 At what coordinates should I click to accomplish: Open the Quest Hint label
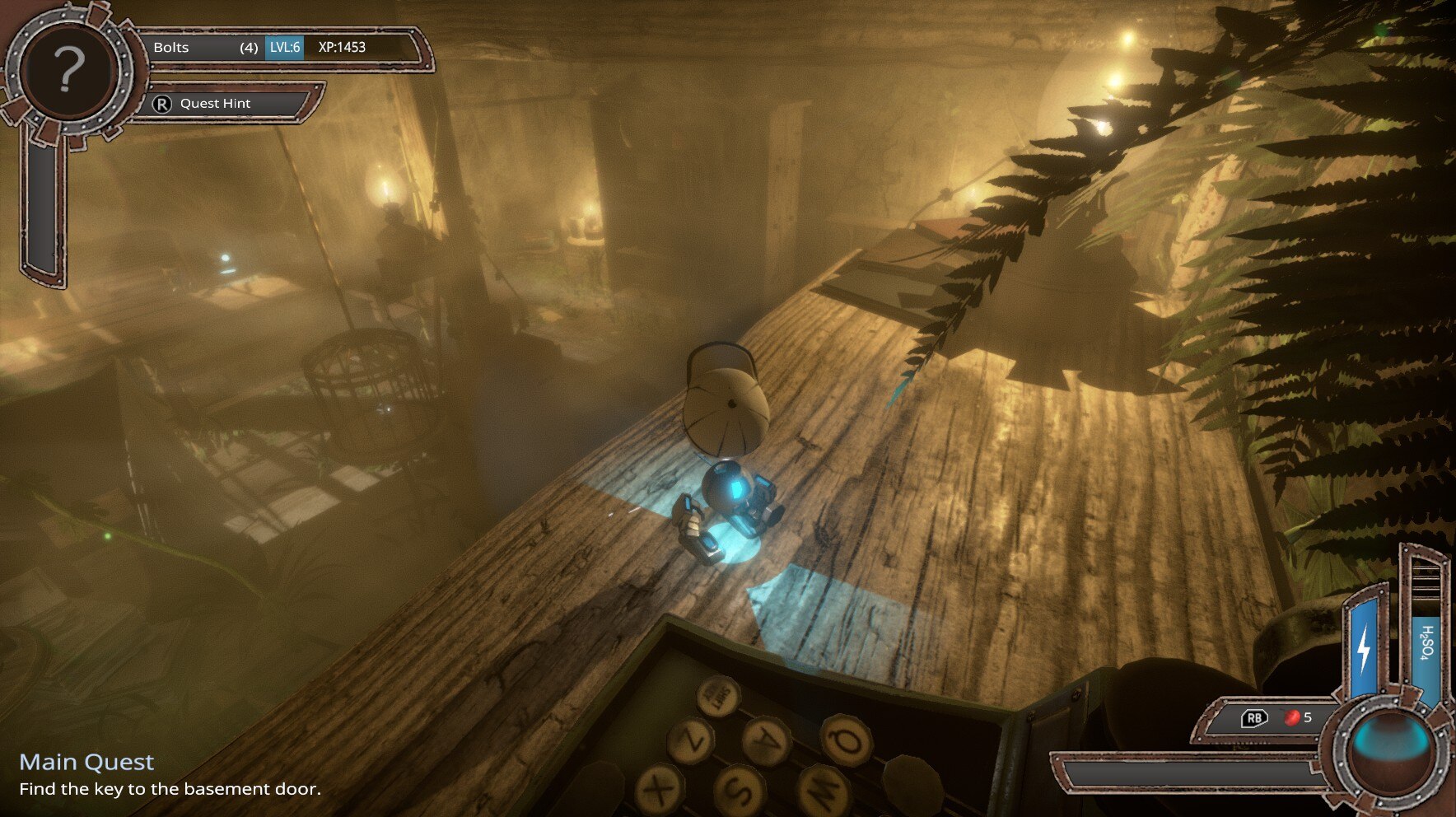[215, 104]
